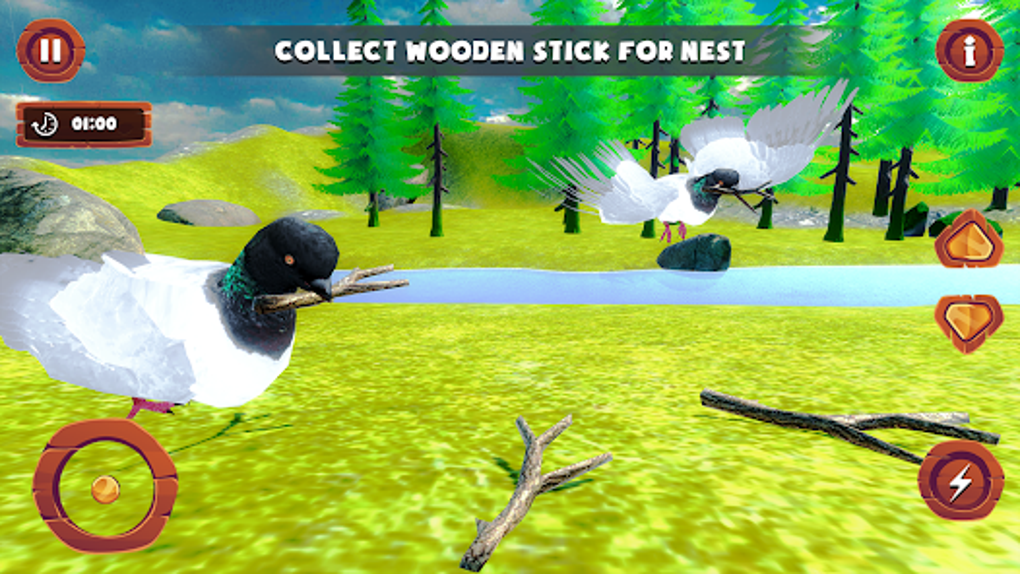Tap the upward arrow fly button
1020x574 pixels.
tap(968, 240)
